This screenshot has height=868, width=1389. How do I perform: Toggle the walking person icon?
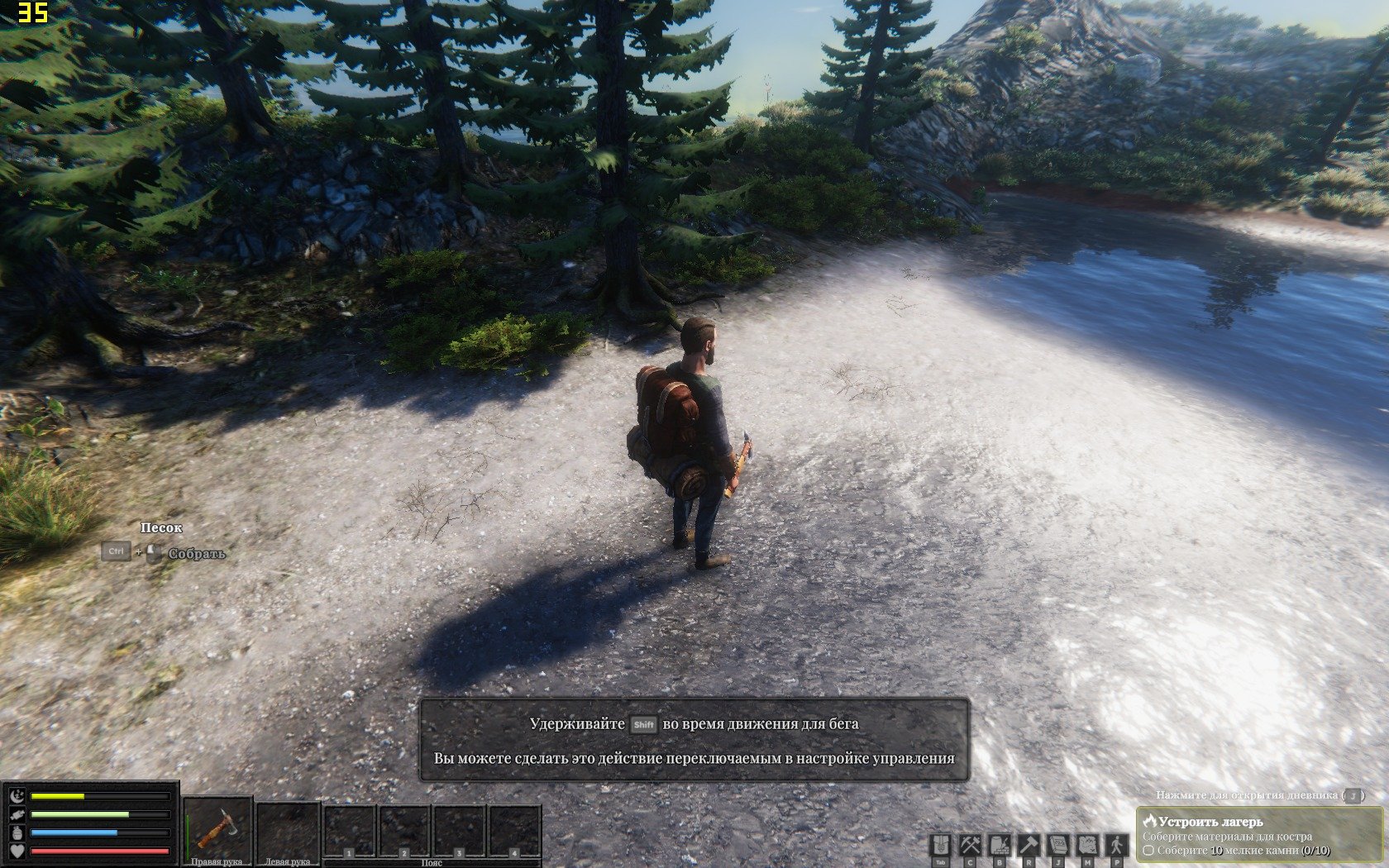[x=1116, y=846]
